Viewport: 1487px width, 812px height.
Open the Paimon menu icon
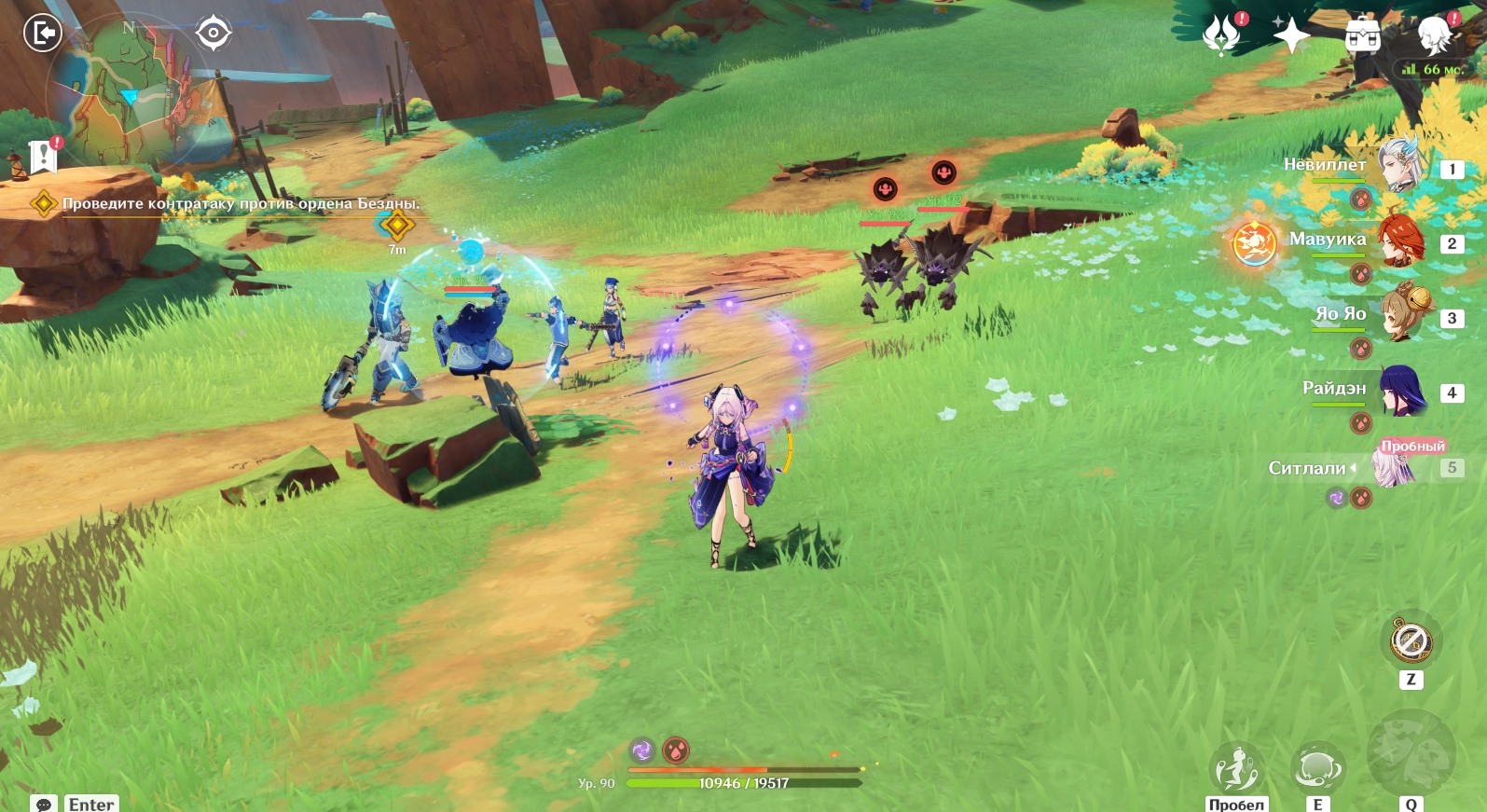click(1435, 34)
